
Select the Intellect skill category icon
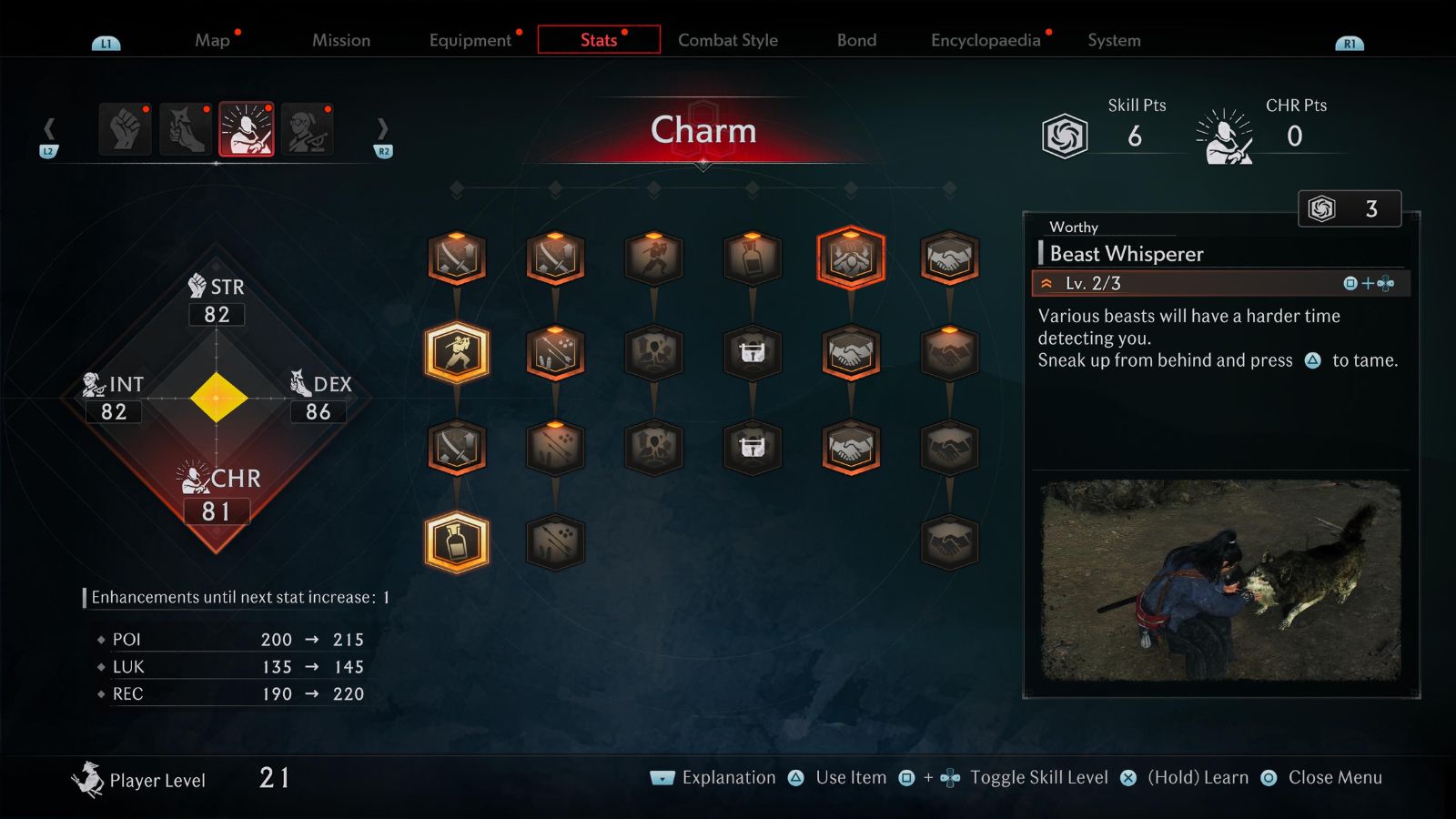coord(308,129)
